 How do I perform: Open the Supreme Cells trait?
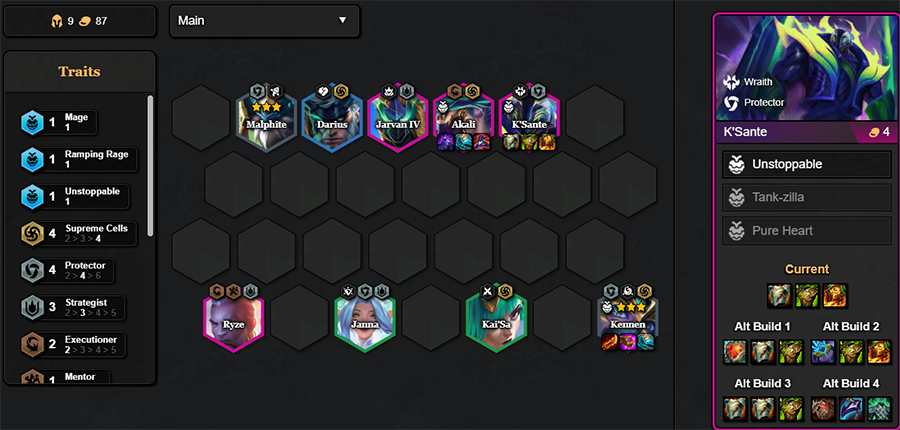click(x=78, y=233)
